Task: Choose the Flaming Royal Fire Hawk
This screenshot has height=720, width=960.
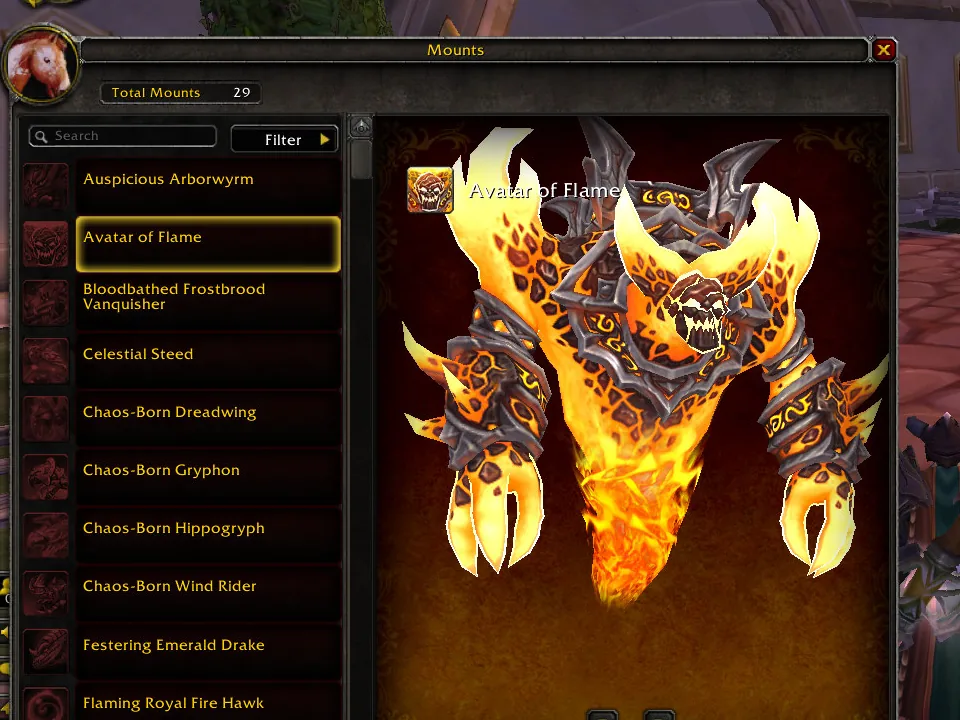Action: [x=208, y=703]
